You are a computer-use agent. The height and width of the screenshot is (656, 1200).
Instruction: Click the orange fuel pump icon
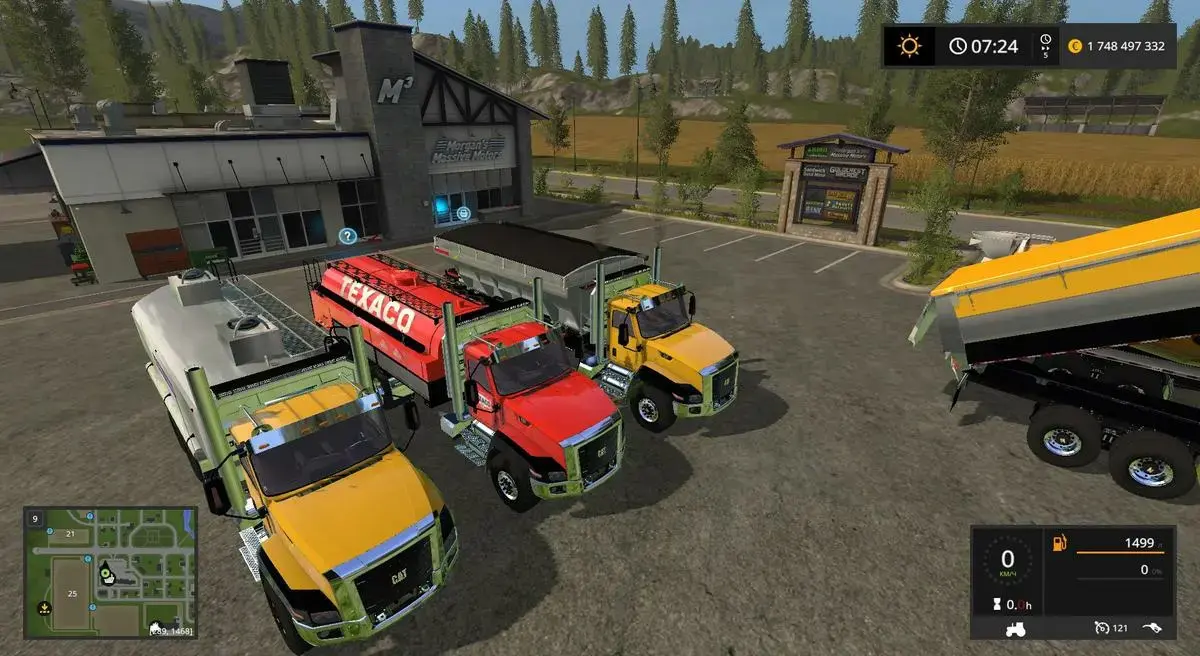tap(1059, 543)
